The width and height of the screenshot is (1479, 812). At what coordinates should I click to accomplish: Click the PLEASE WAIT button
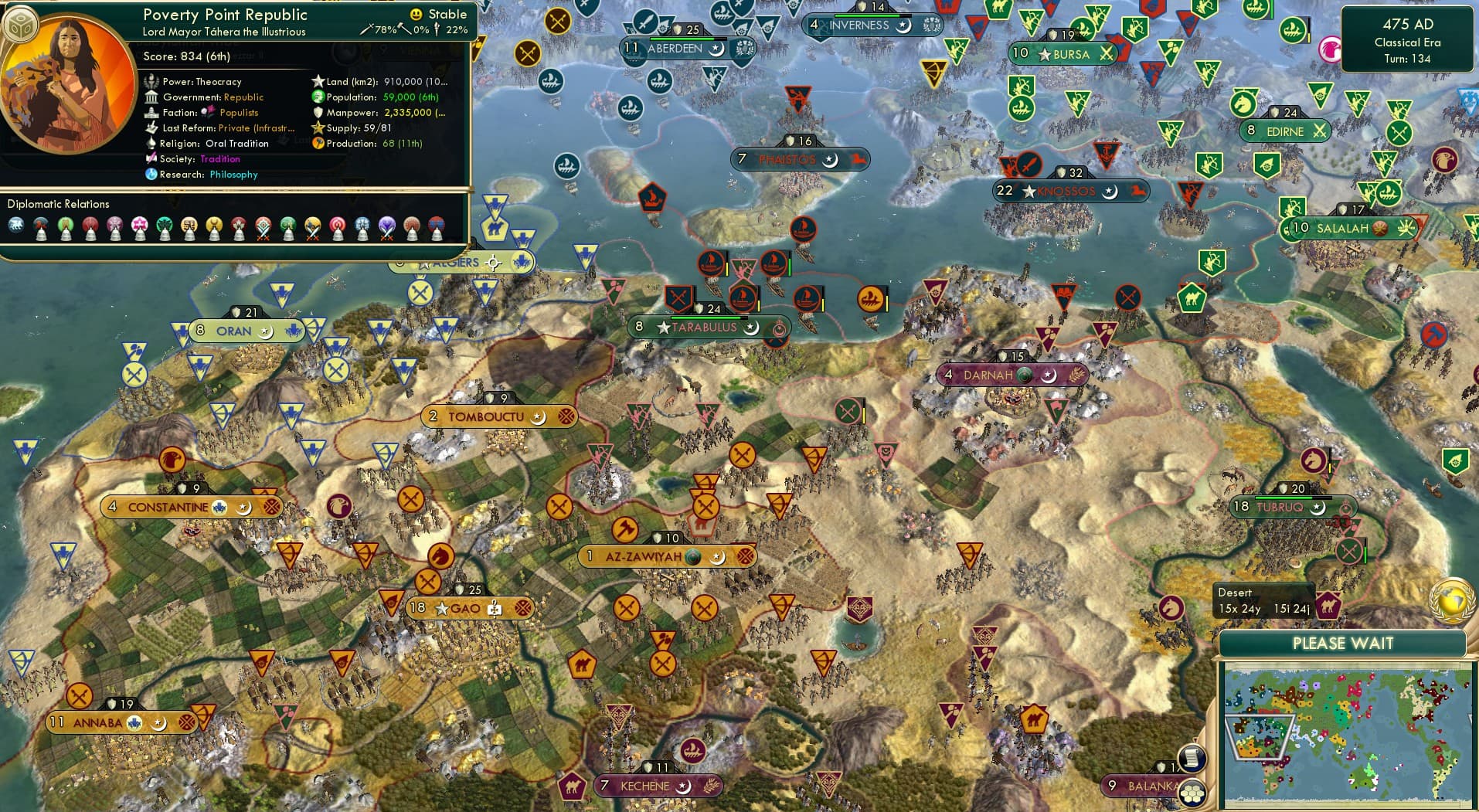point(1343,644)
